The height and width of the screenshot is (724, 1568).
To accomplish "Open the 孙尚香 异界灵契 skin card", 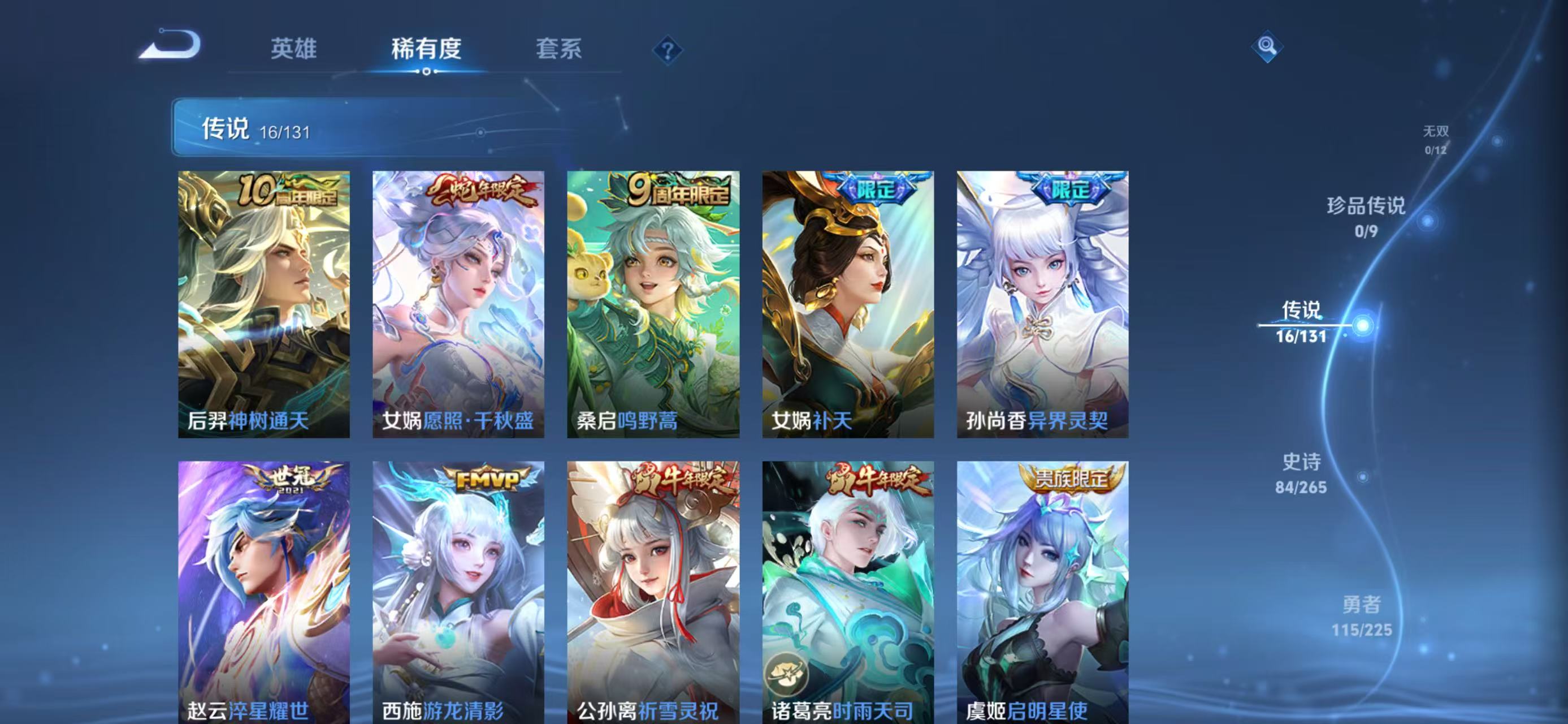I will (x=1042, y=304).
